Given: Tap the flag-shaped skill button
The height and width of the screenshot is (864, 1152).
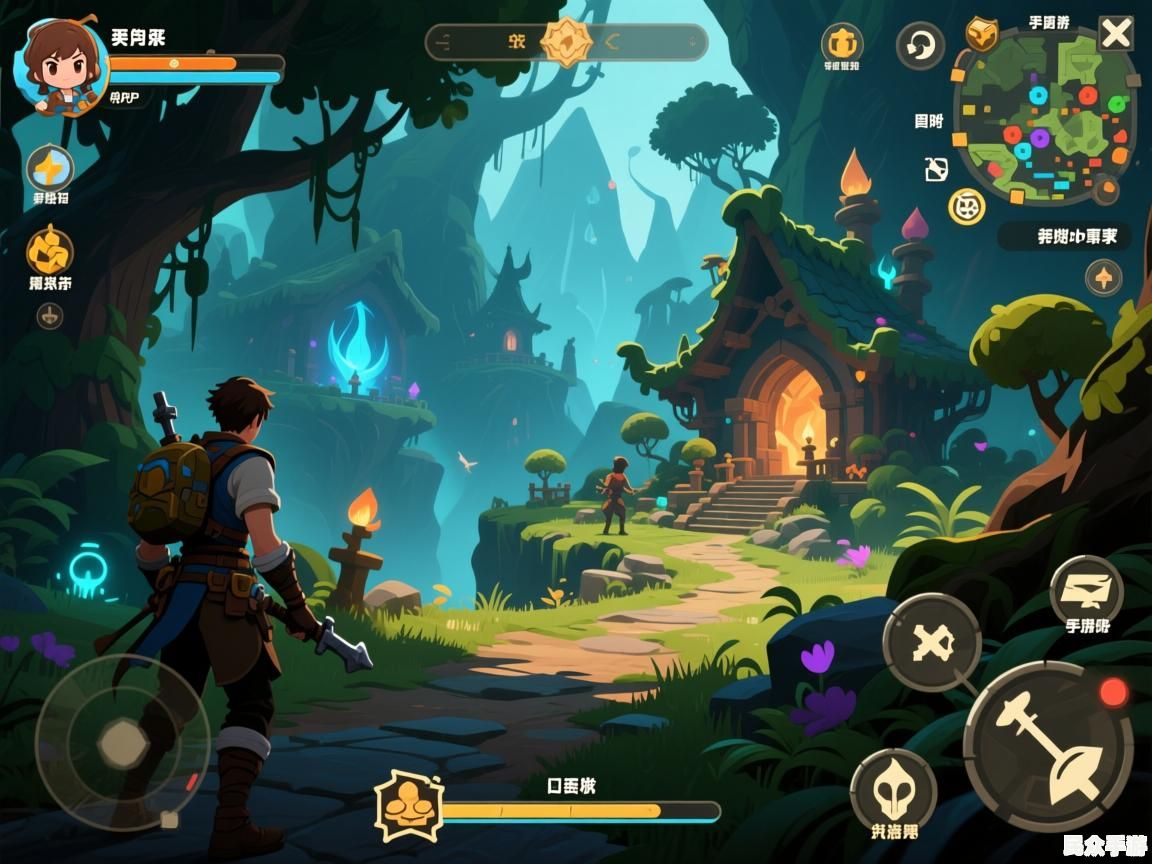Looking at the screenshot, I should coord(1086,591).
